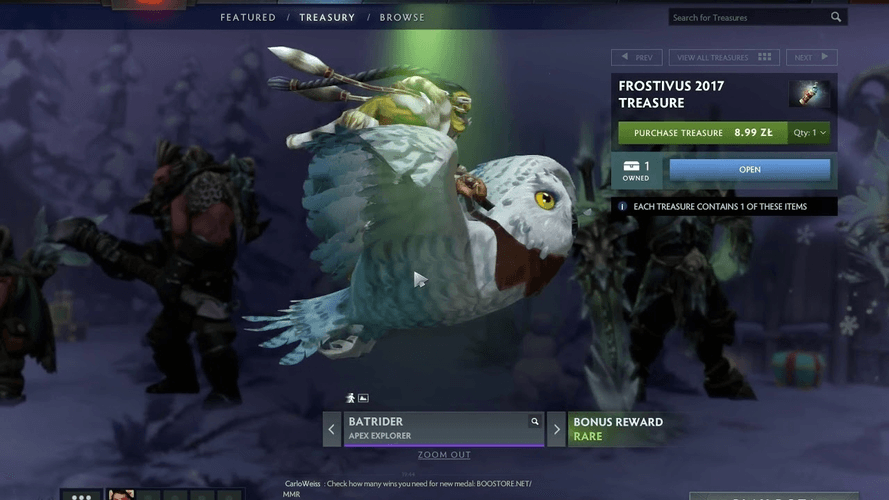This screenshot has height=500, width=889.
Task: Select the Frostivus treasure thumbnail image
Action: point(809,94)
